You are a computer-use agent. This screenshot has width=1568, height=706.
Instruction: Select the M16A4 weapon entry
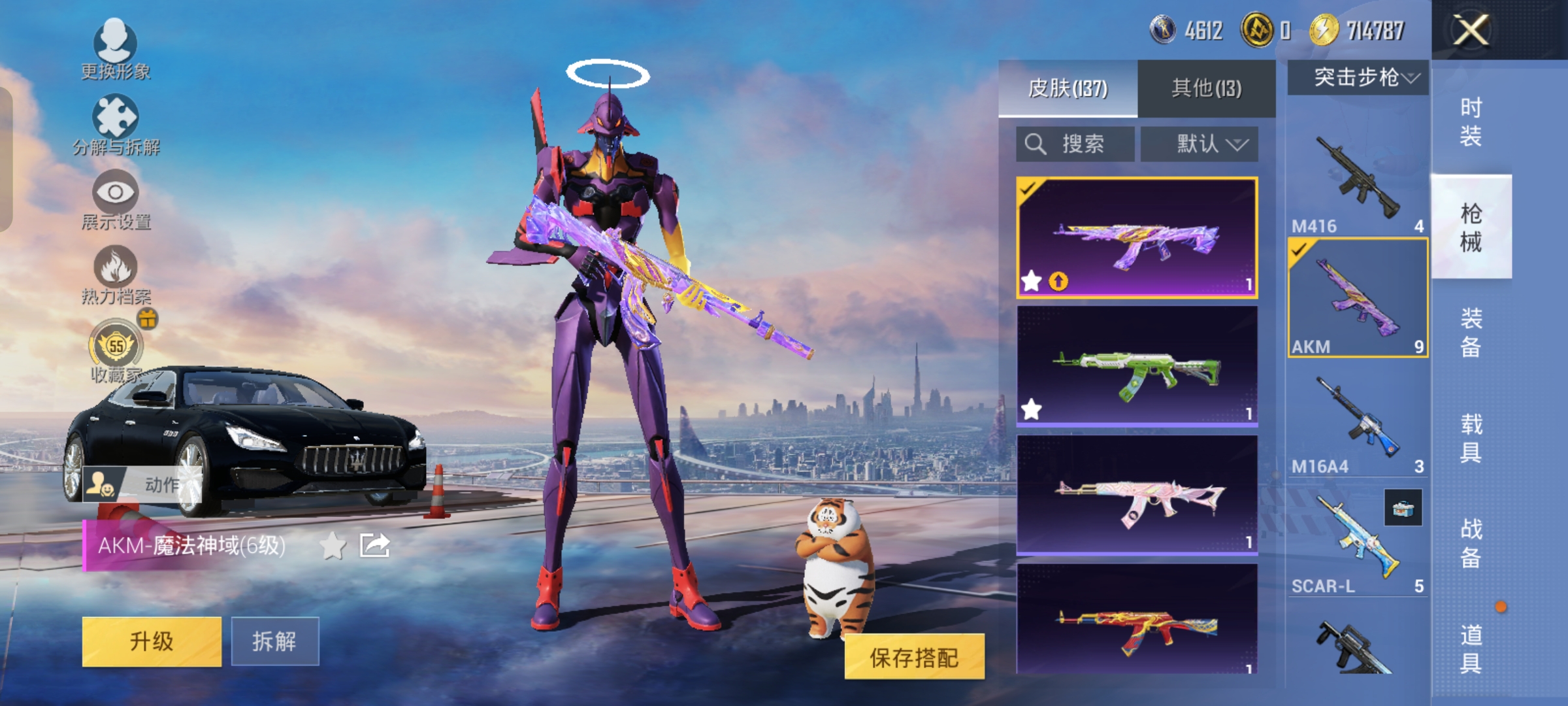(x=1358, y=422)
